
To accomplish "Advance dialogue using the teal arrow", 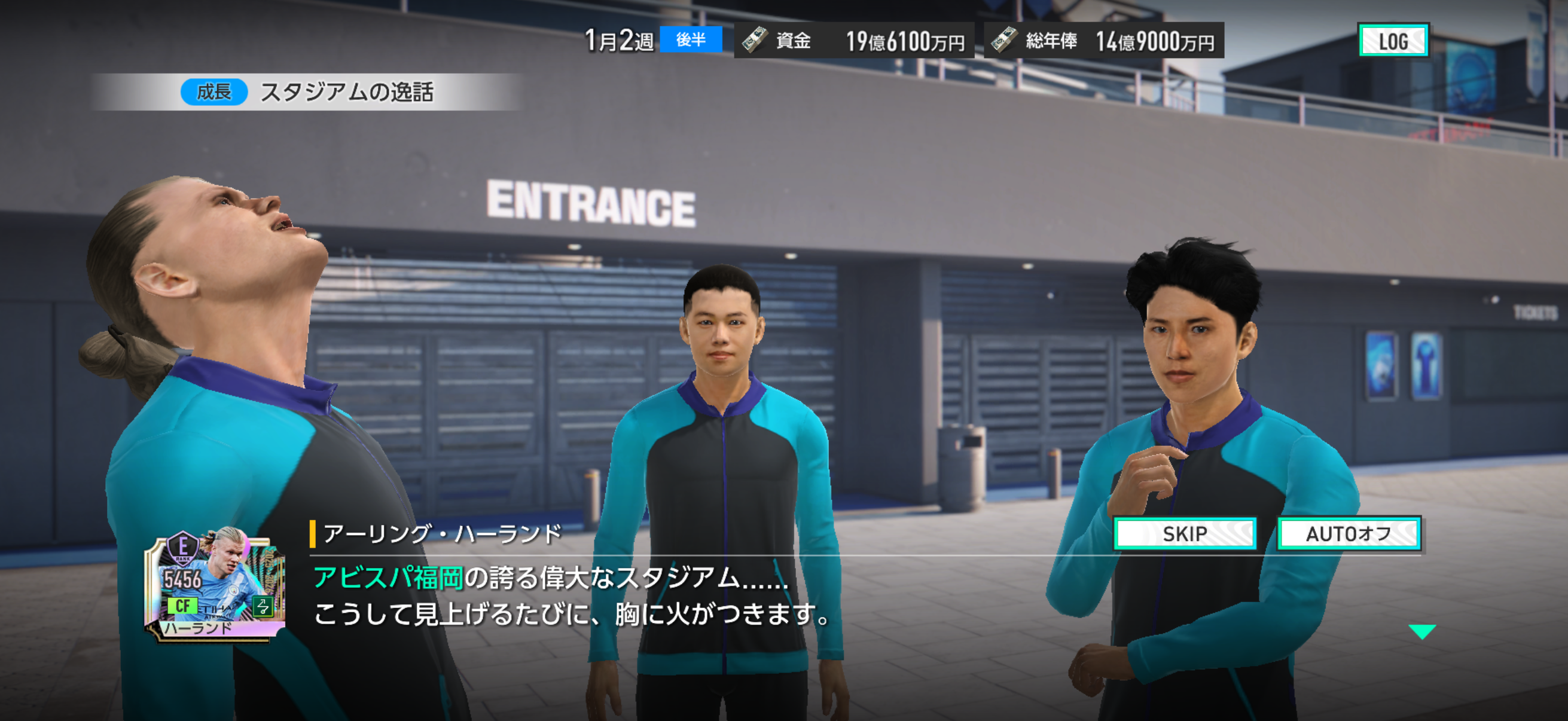I will (x=1422, y=631).
